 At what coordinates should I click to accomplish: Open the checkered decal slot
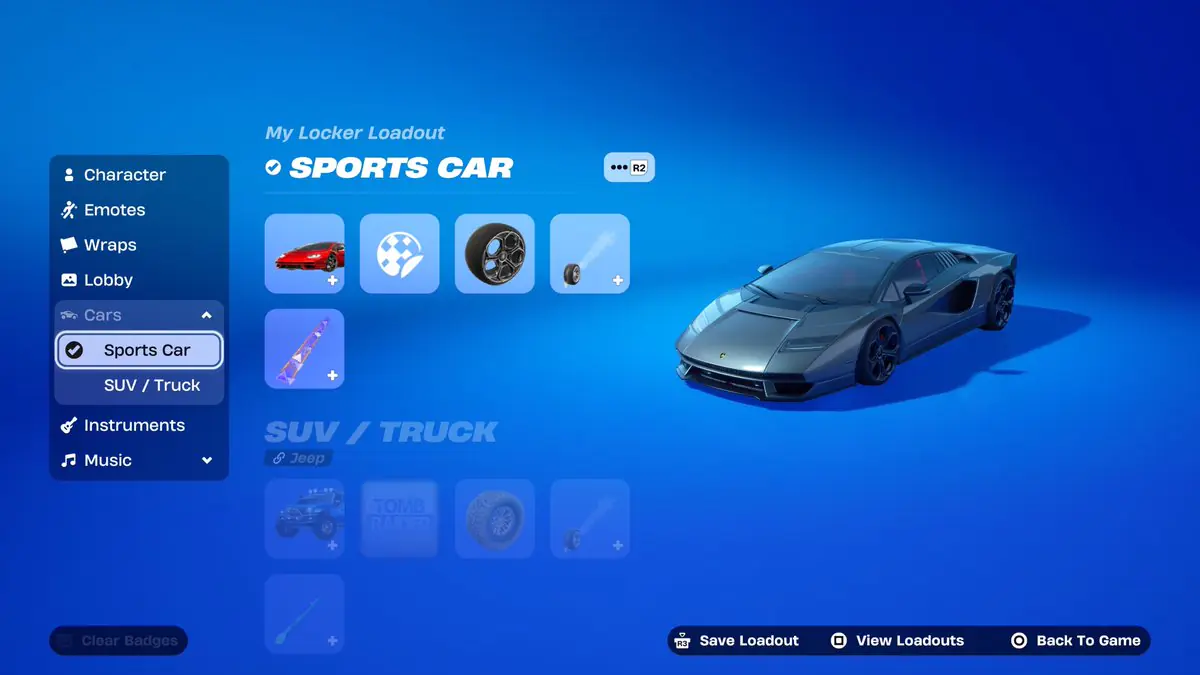pos(399,253)
